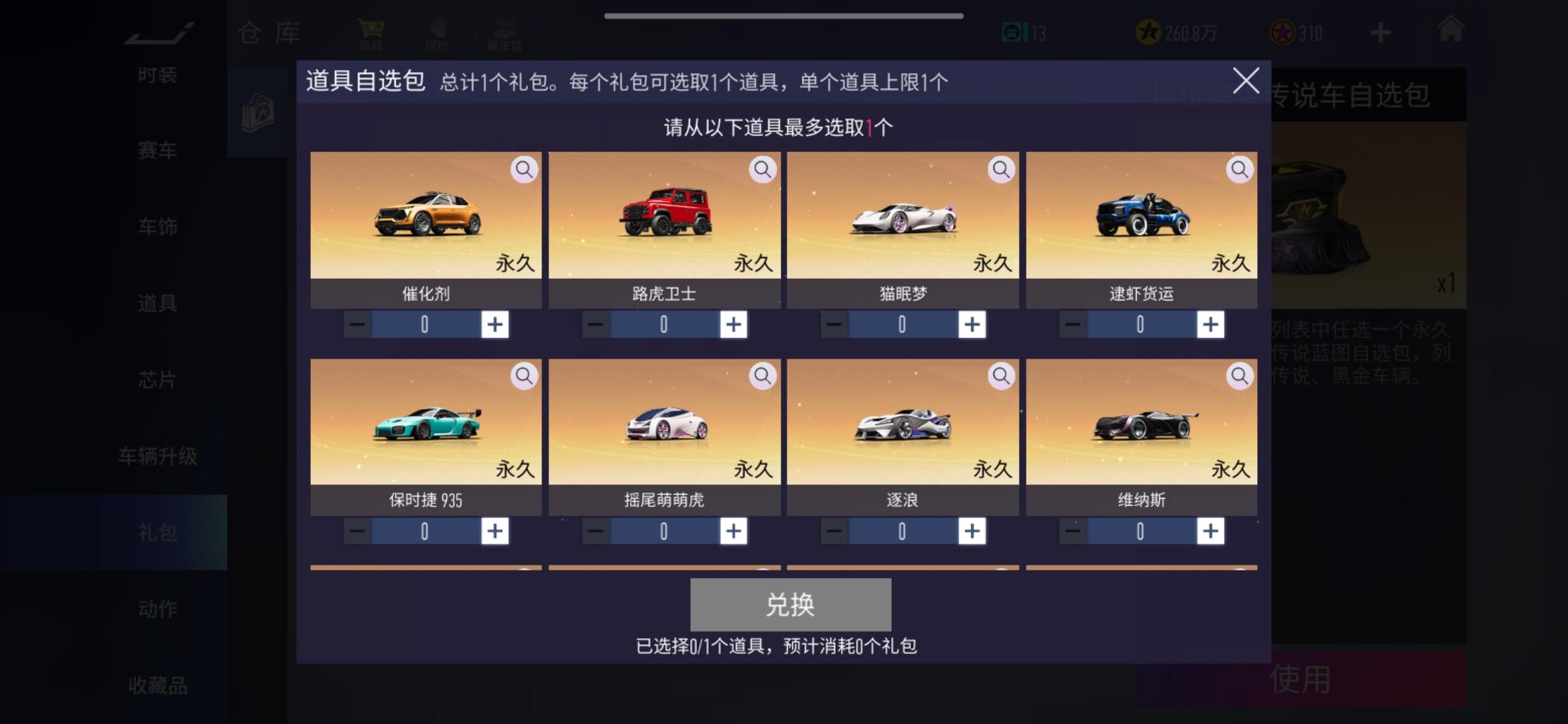Switch to the 赛车 sidebar tab
The width and height of the screenshot is (1568, 724).
[x=155, y=150]
